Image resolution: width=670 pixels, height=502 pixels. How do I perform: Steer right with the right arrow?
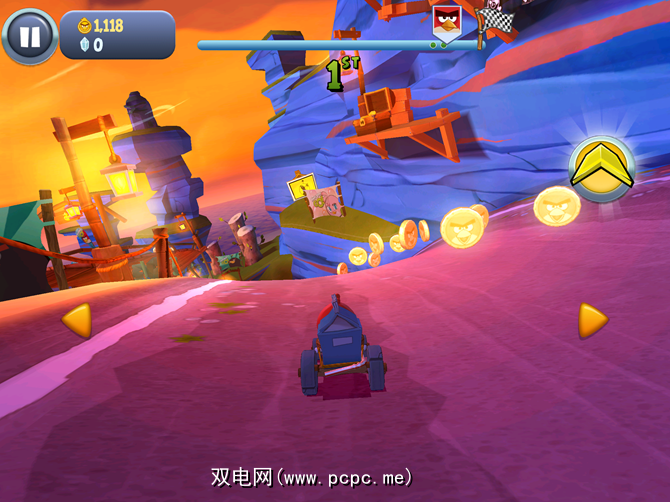pos(592,320)
